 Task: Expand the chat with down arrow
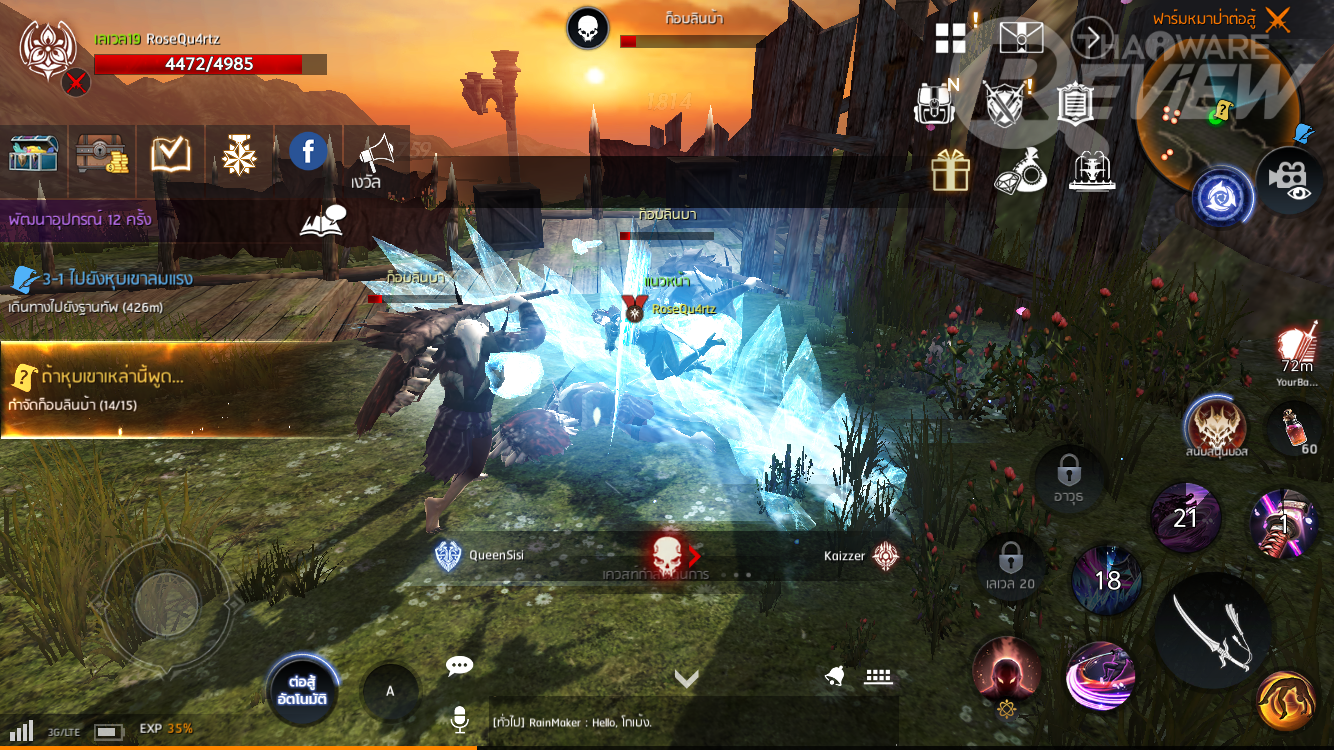coord(686,679)
